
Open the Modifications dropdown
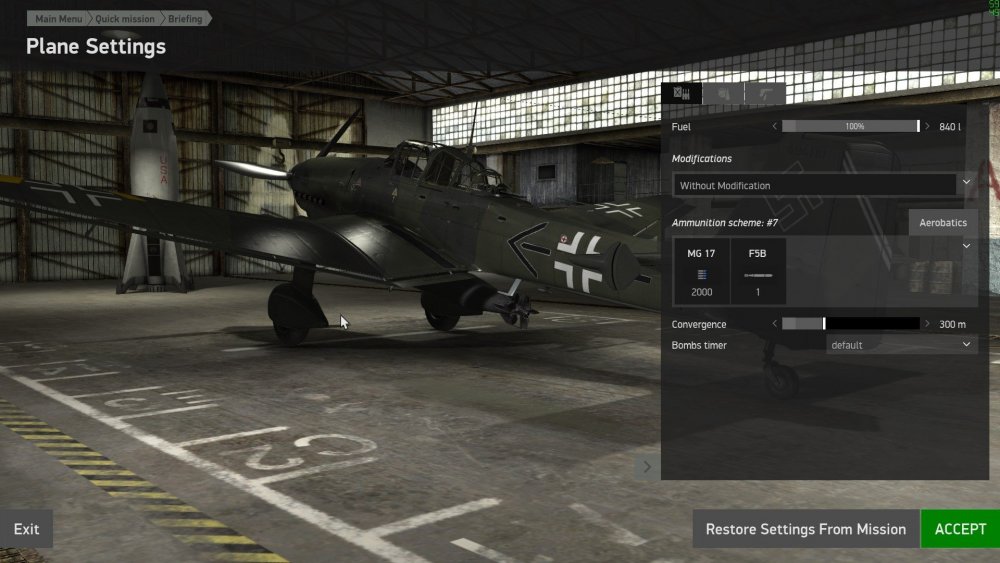pos(824,186)
